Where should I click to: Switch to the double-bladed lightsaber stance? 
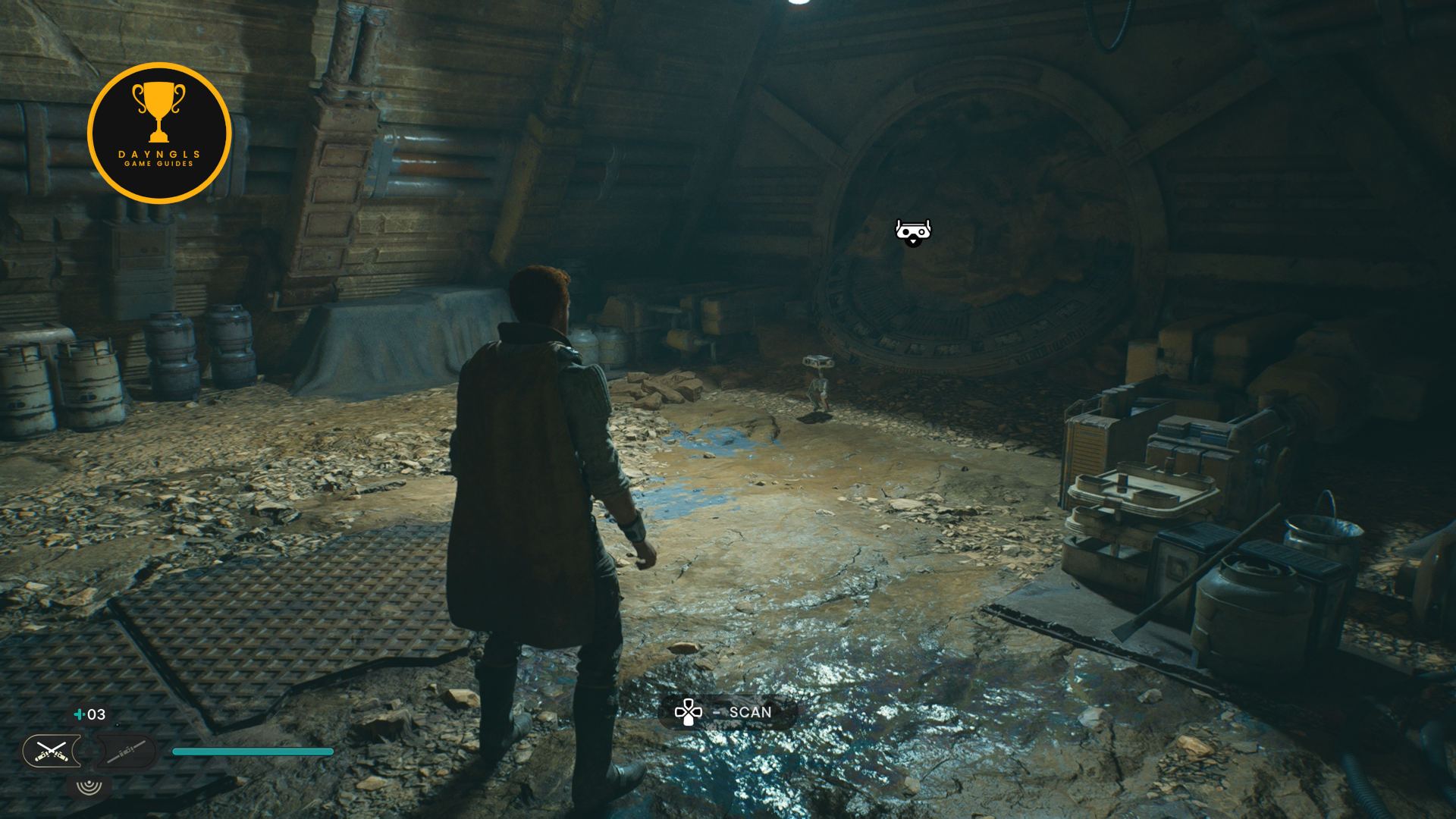click(x=126, y=752)
